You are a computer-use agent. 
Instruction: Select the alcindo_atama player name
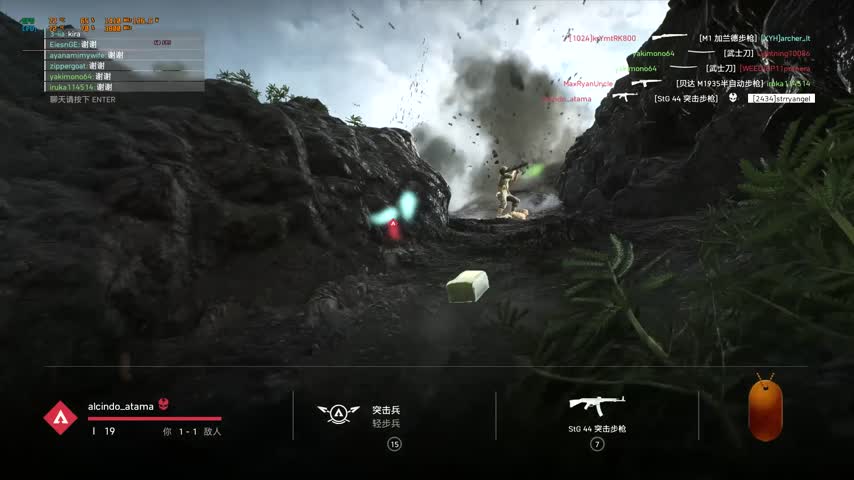point(121,406)
